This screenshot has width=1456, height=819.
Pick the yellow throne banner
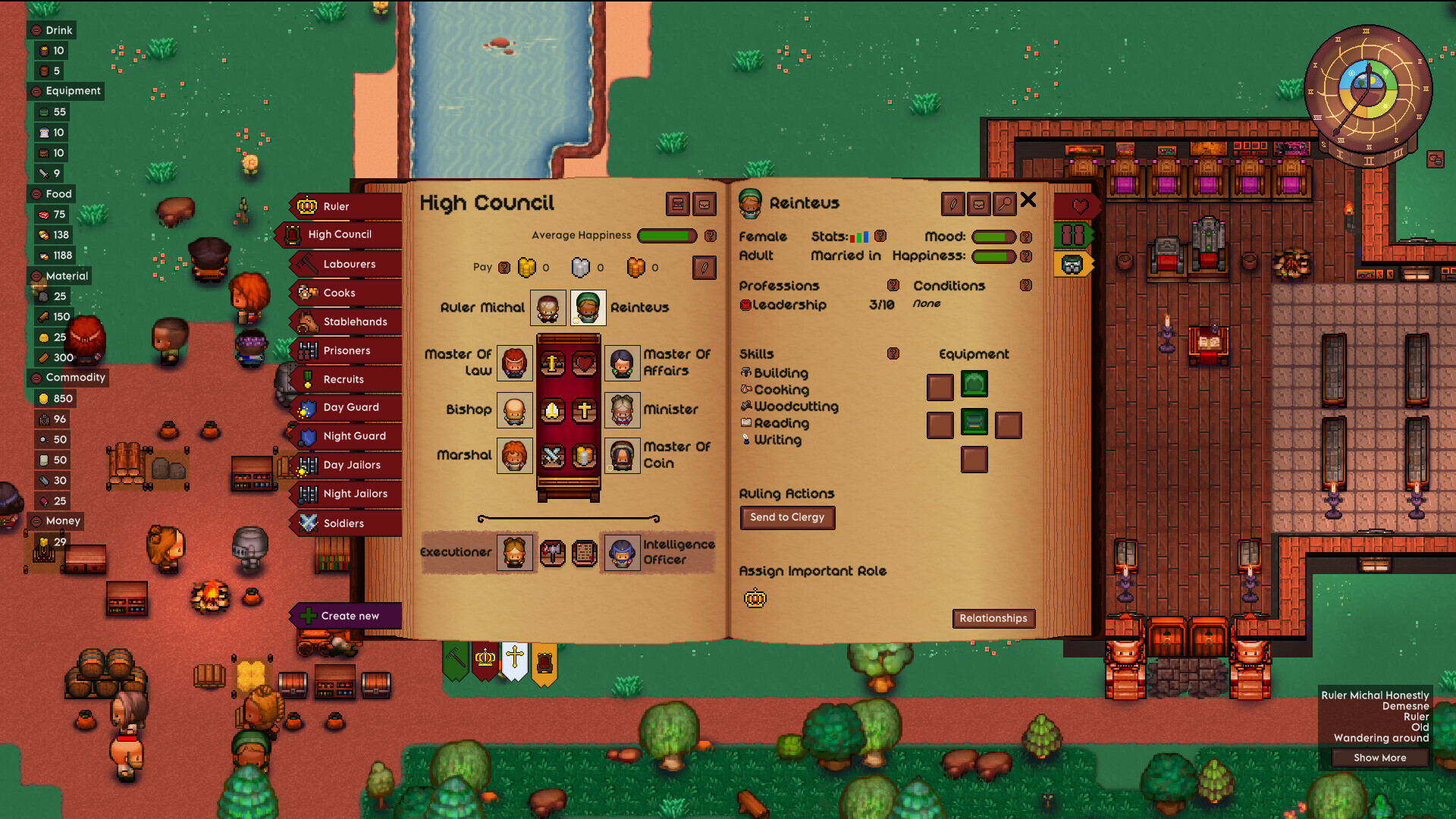[545, 661]
